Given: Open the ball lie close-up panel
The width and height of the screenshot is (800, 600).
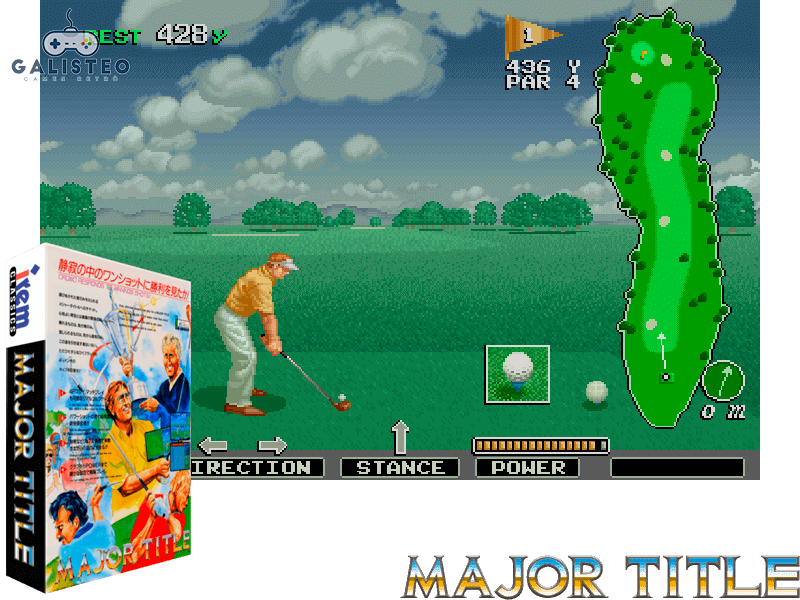Looking at the screenshot, I should pos(517,373).
